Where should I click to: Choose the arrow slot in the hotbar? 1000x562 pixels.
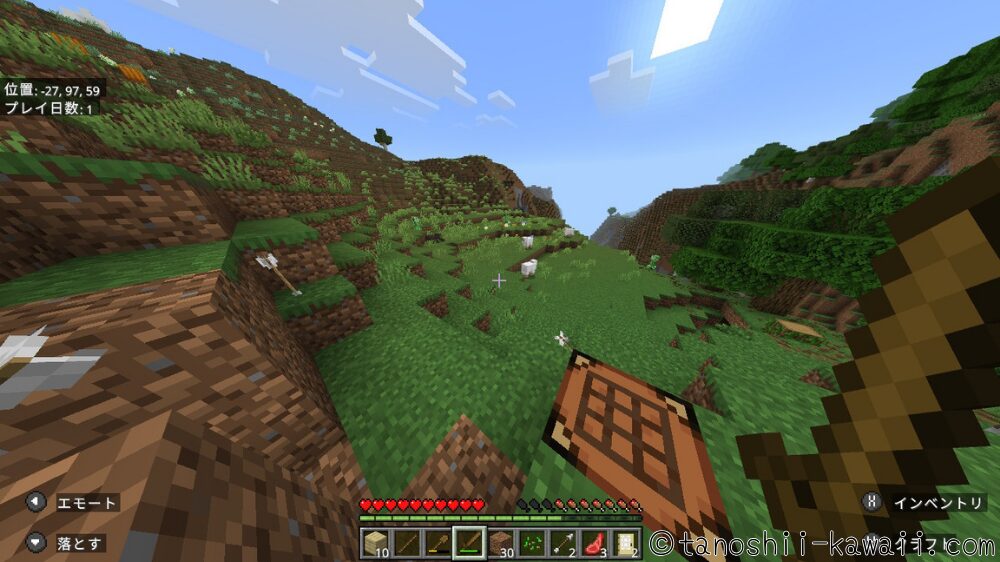tap(563, 543)
